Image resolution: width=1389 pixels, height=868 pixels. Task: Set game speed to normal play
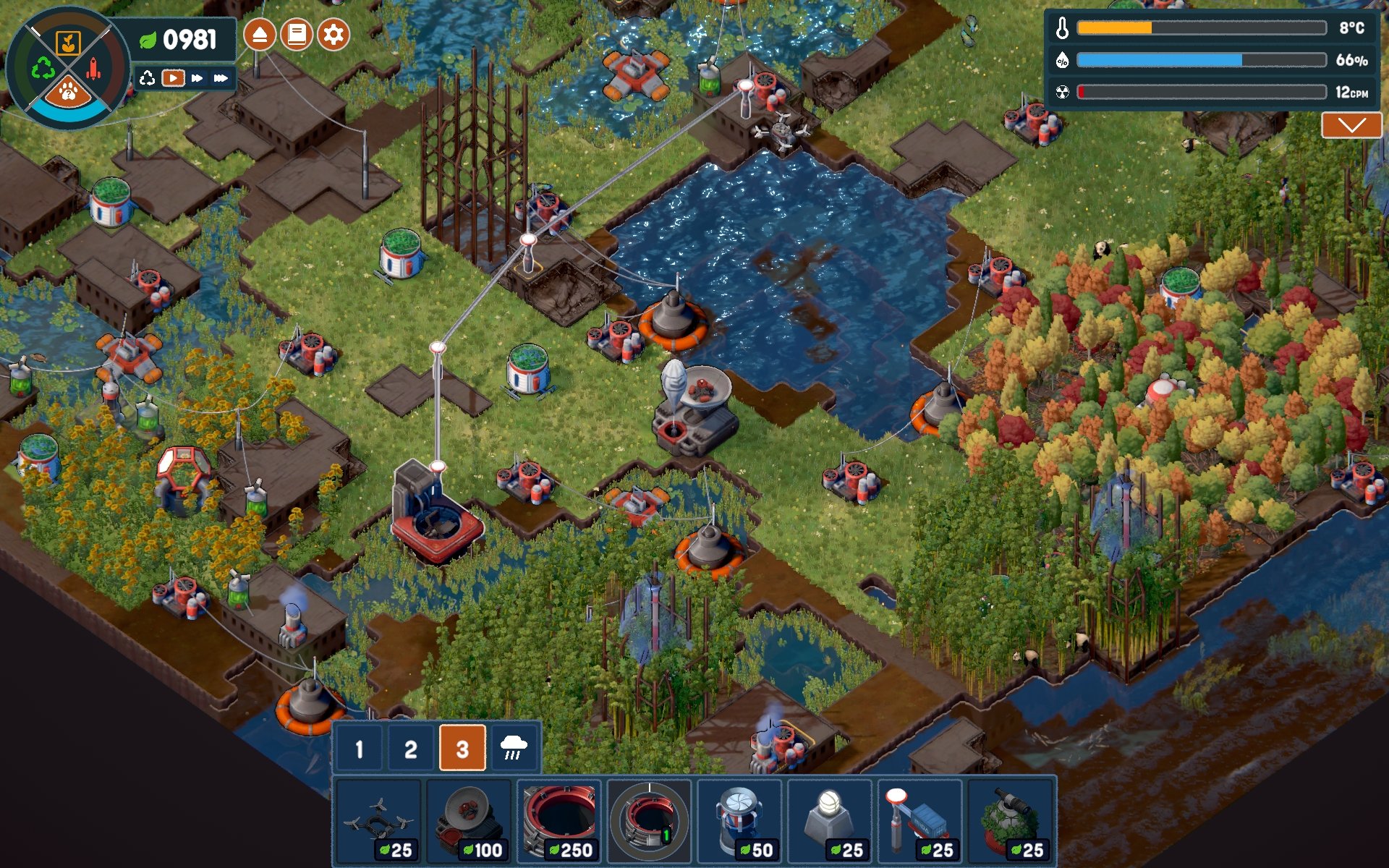click(x=173, y=78)
